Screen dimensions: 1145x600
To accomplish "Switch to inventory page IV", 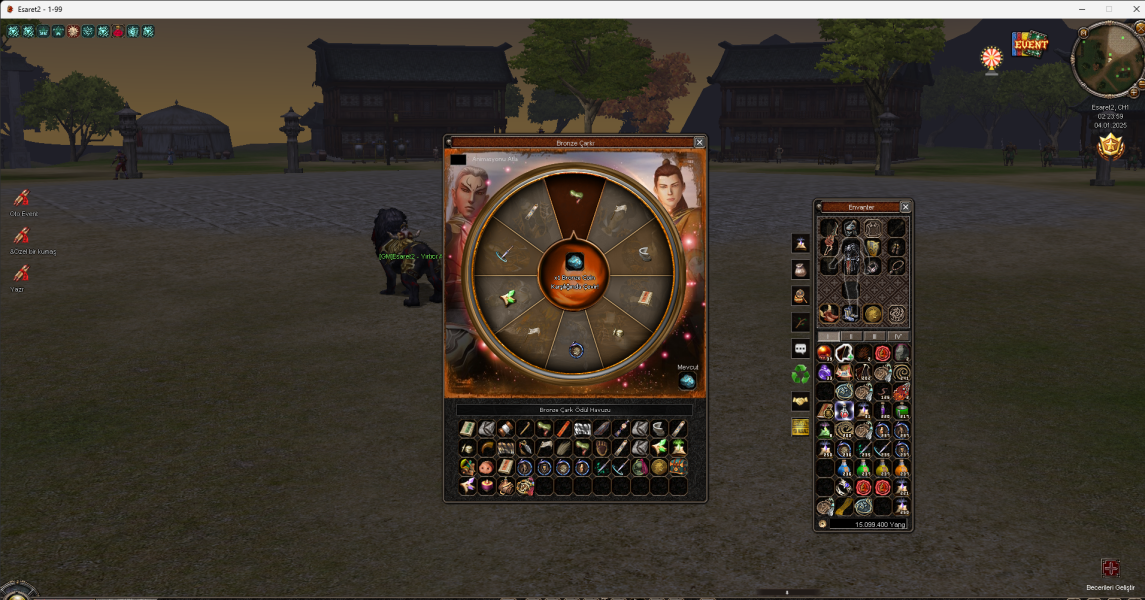I will pyautogui.click(x=897, y=336).
